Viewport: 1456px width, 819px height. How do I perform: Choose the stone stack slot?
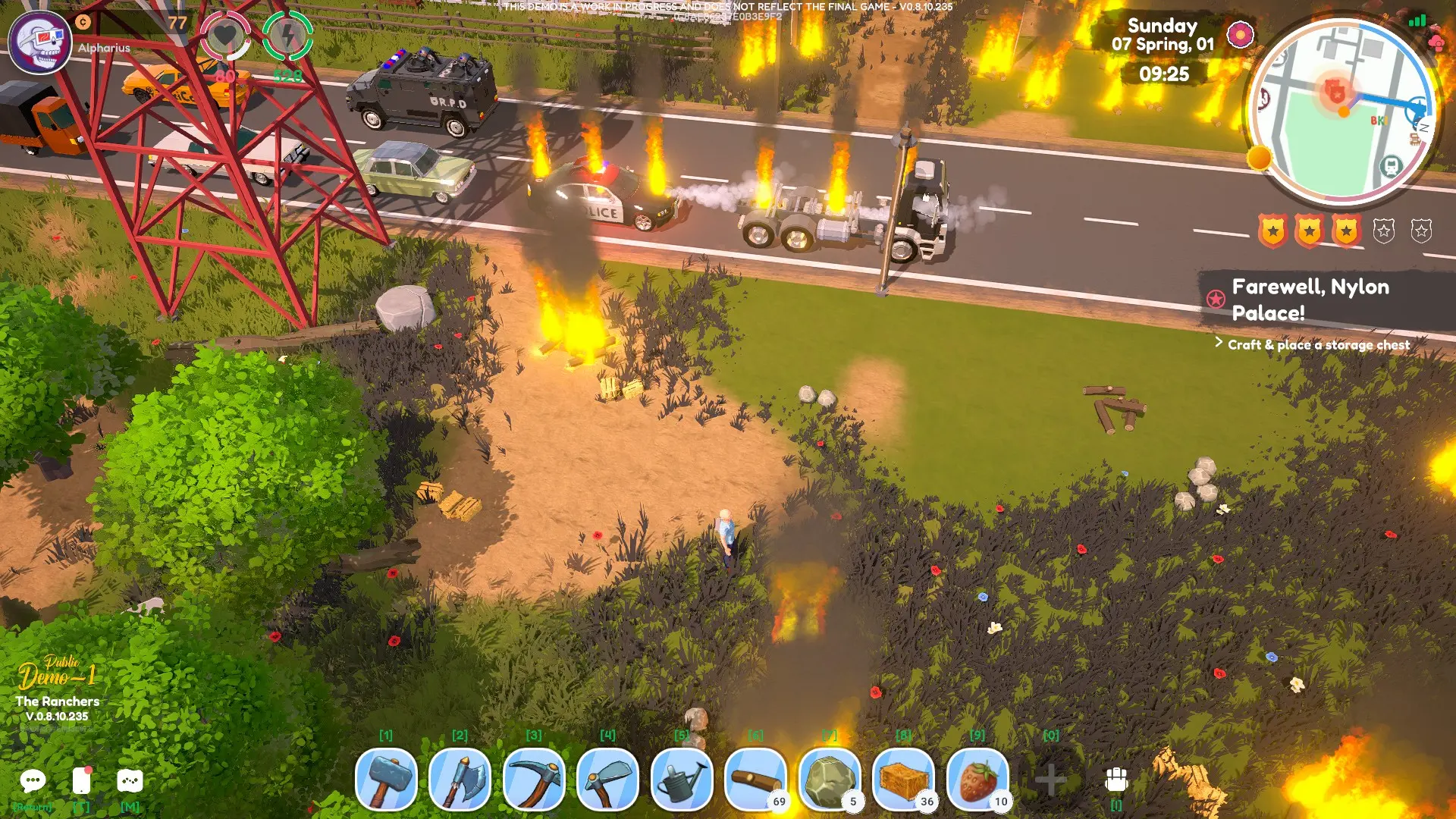pyautogui.click(x=830, y=780)
